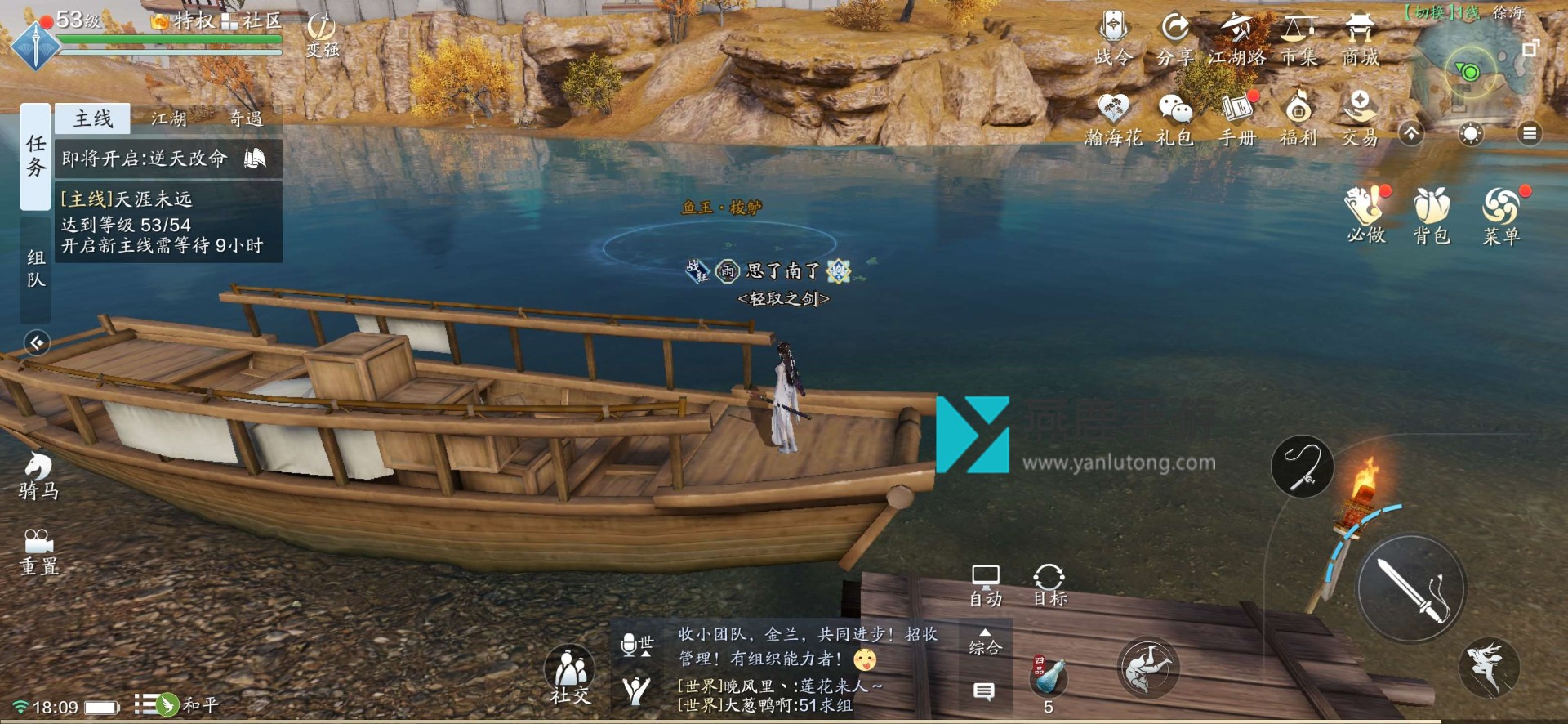The image size is (1568, 724).
Task: Check the 必做 daily tasks
Action: click(x=1365, y=215)
